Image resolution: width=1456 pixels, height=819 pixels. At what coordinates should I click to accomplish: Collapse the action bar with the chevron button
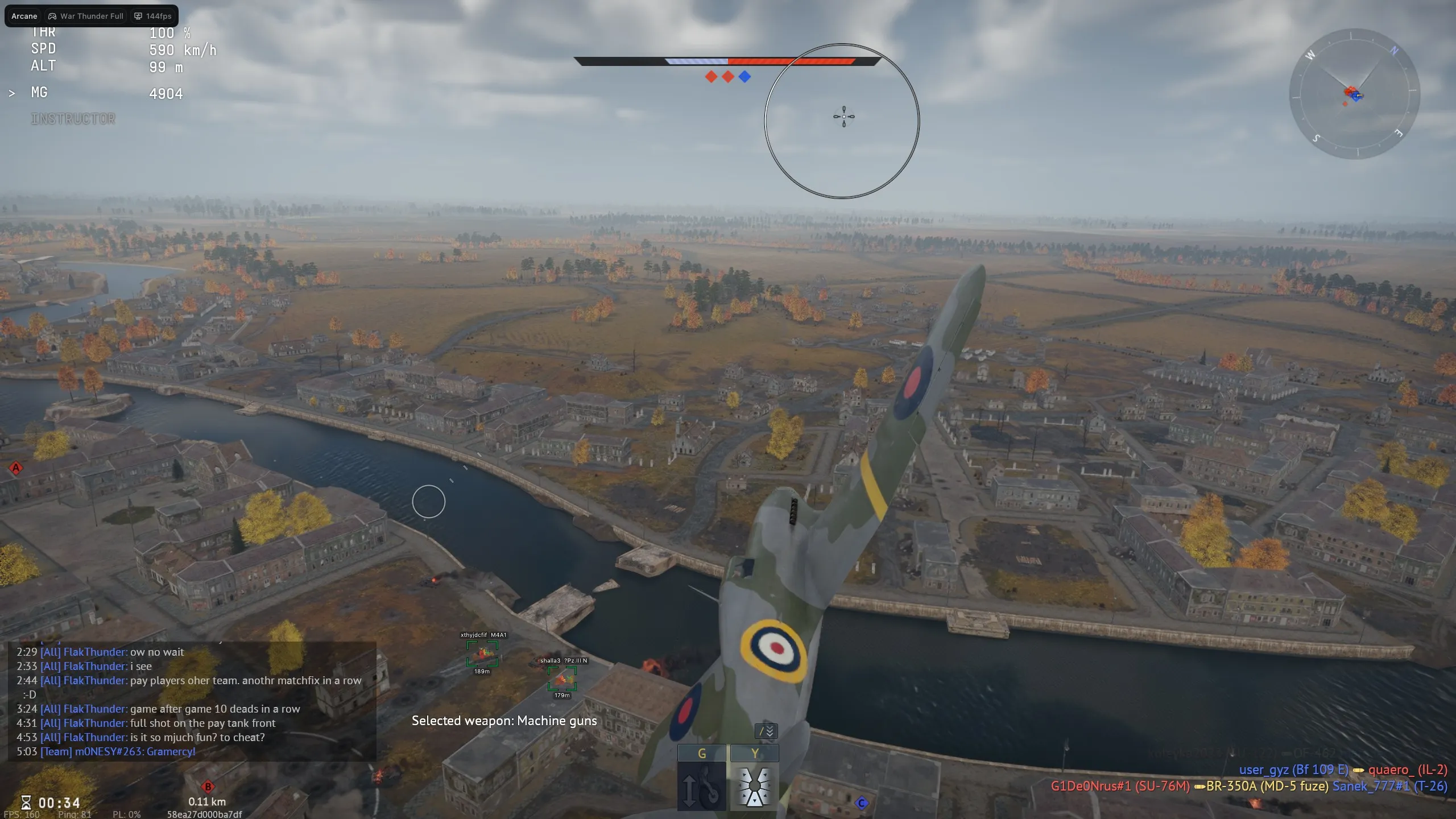point(766,731)
